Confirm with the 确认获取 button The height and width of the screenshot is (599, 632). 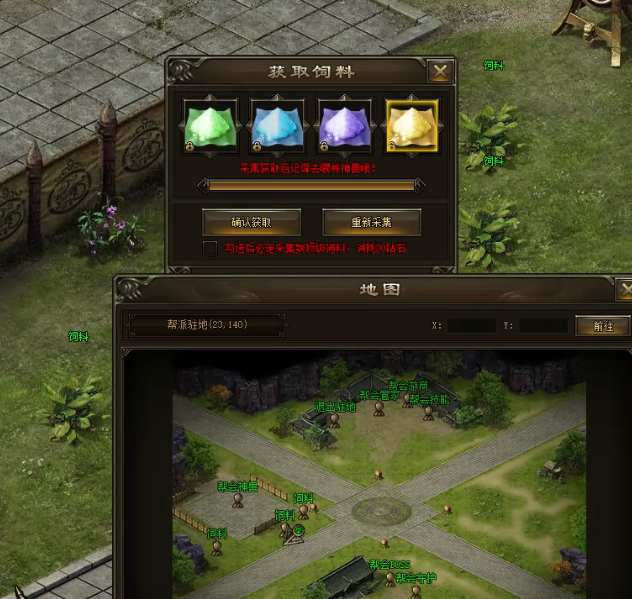(x=251, y=221)
